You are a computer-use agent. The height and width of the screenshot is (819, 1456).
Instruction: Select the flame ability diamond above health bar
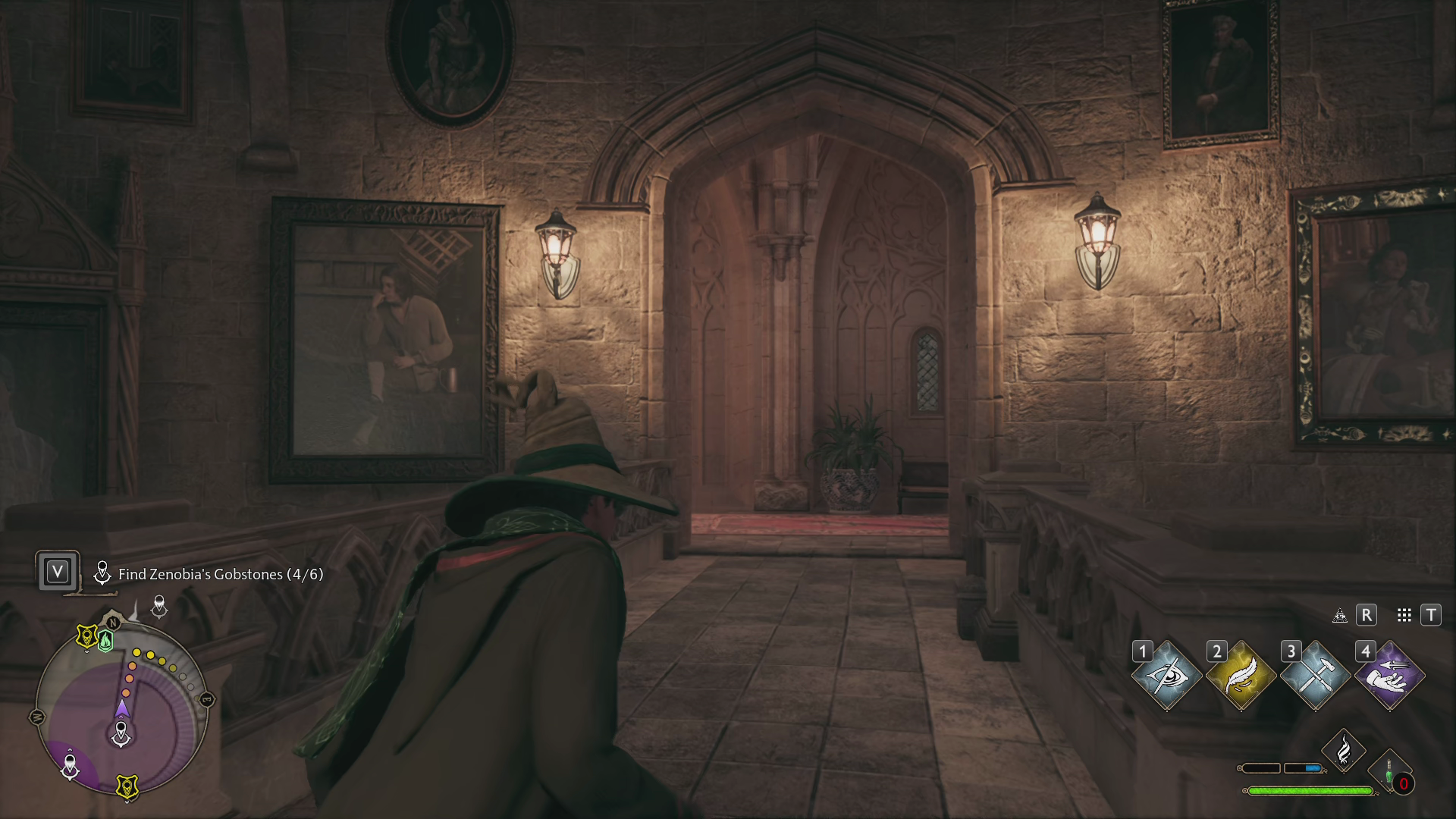[x=1344, y=752]
